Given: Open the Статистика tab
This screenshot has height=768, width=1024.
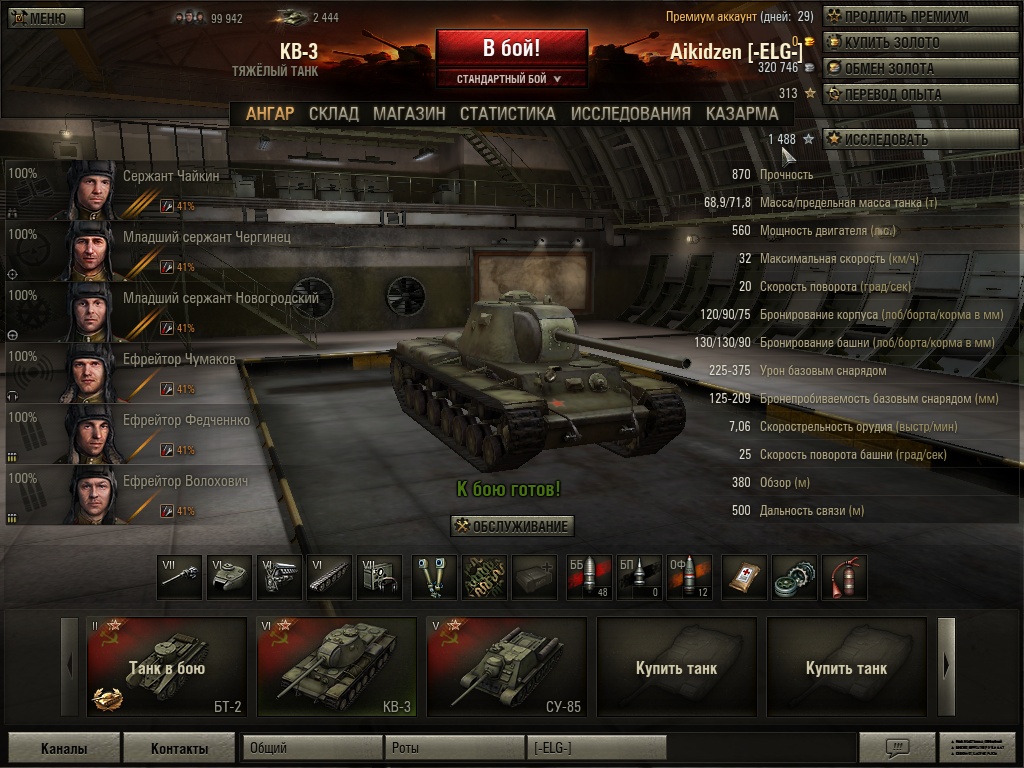Looking at the screenshot, I should pos(507,113).
